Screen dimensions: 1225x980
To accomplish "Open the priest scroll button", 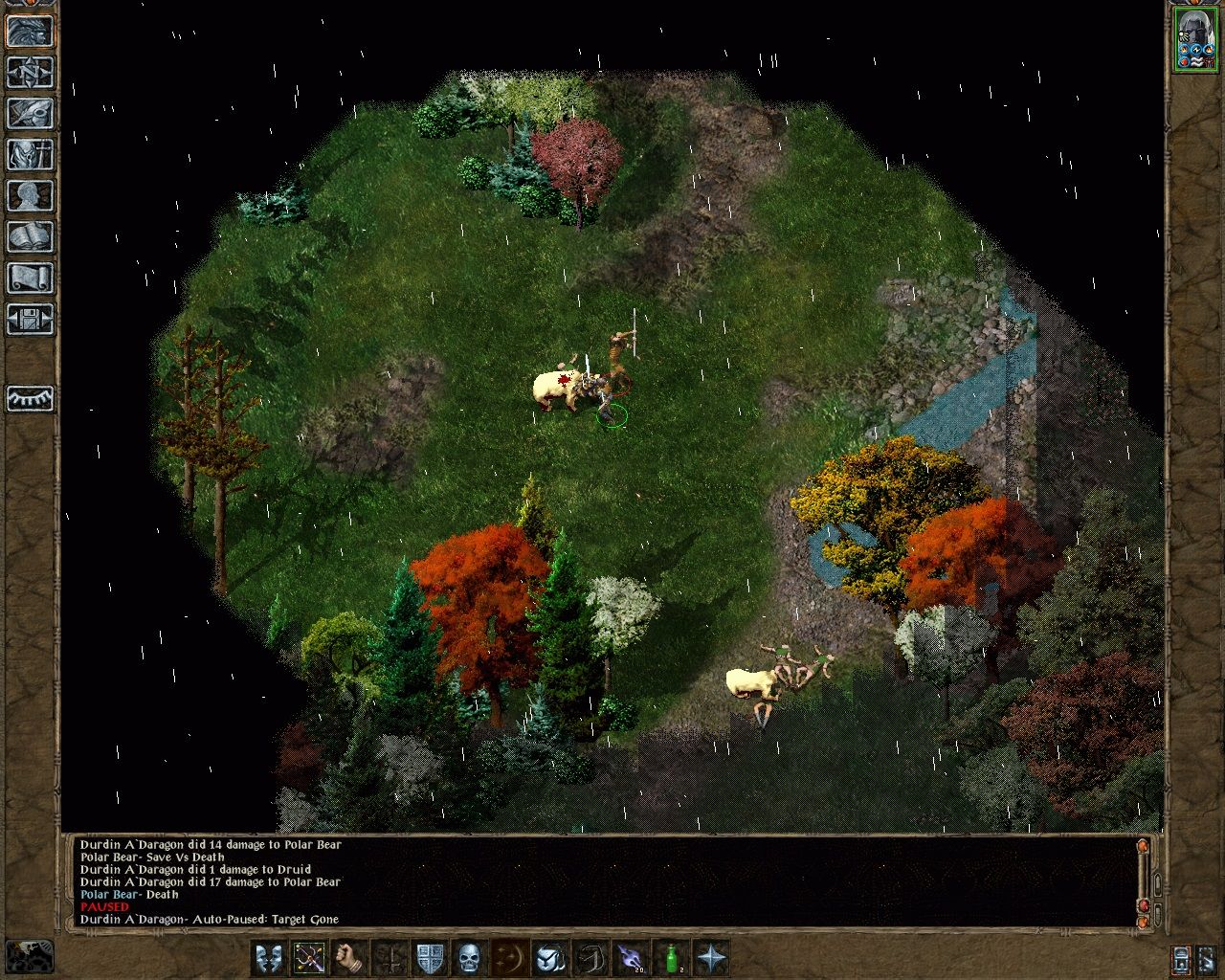I will pos(30,278).
